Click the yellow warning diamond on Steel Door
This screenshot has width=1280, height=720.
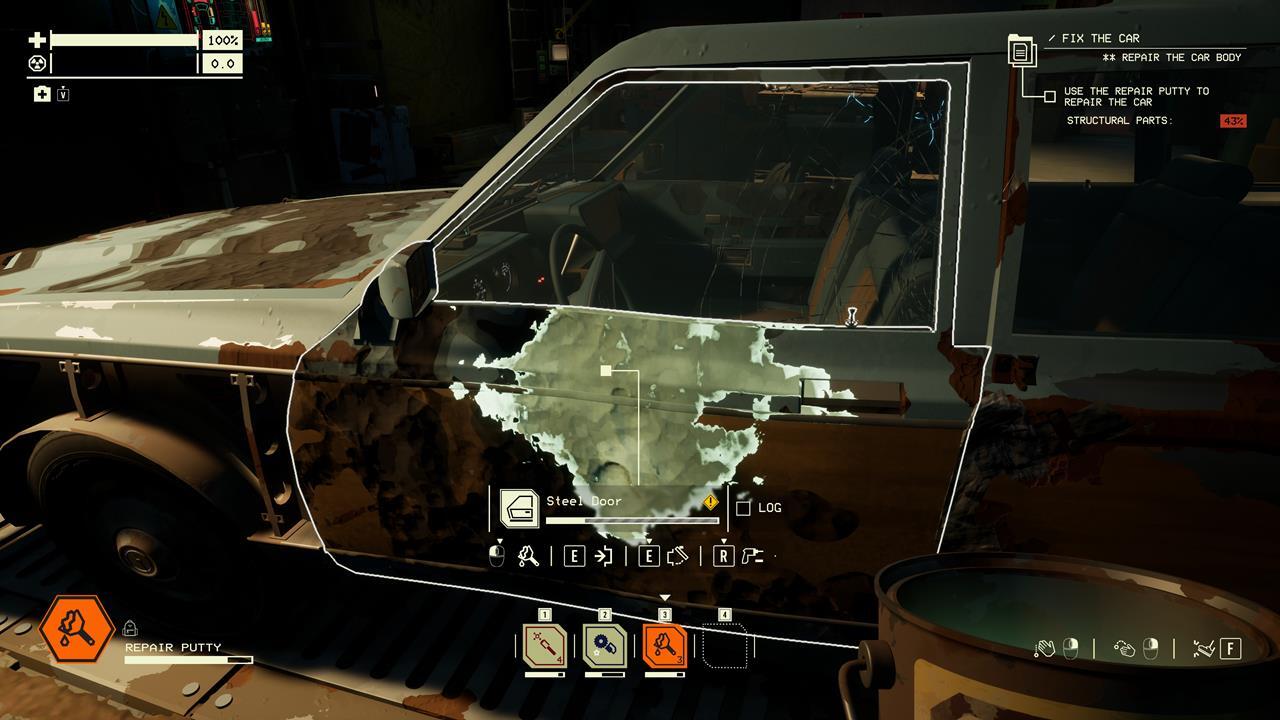(710, 502)
